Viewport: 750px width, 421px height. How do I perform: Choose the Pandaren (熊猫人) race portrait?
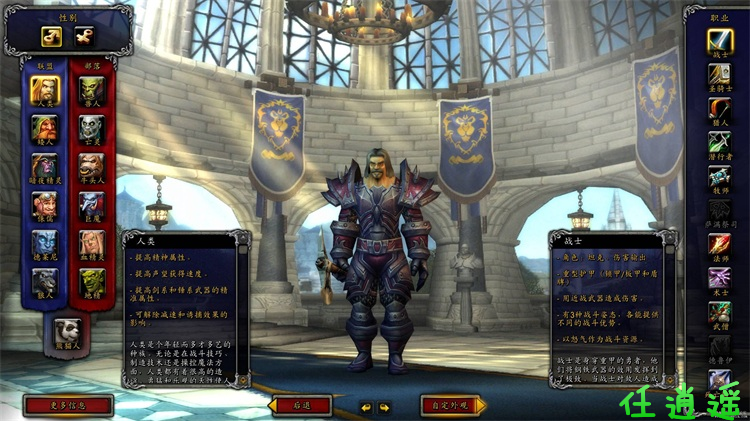pyautogui.click(x=69, y=331)
